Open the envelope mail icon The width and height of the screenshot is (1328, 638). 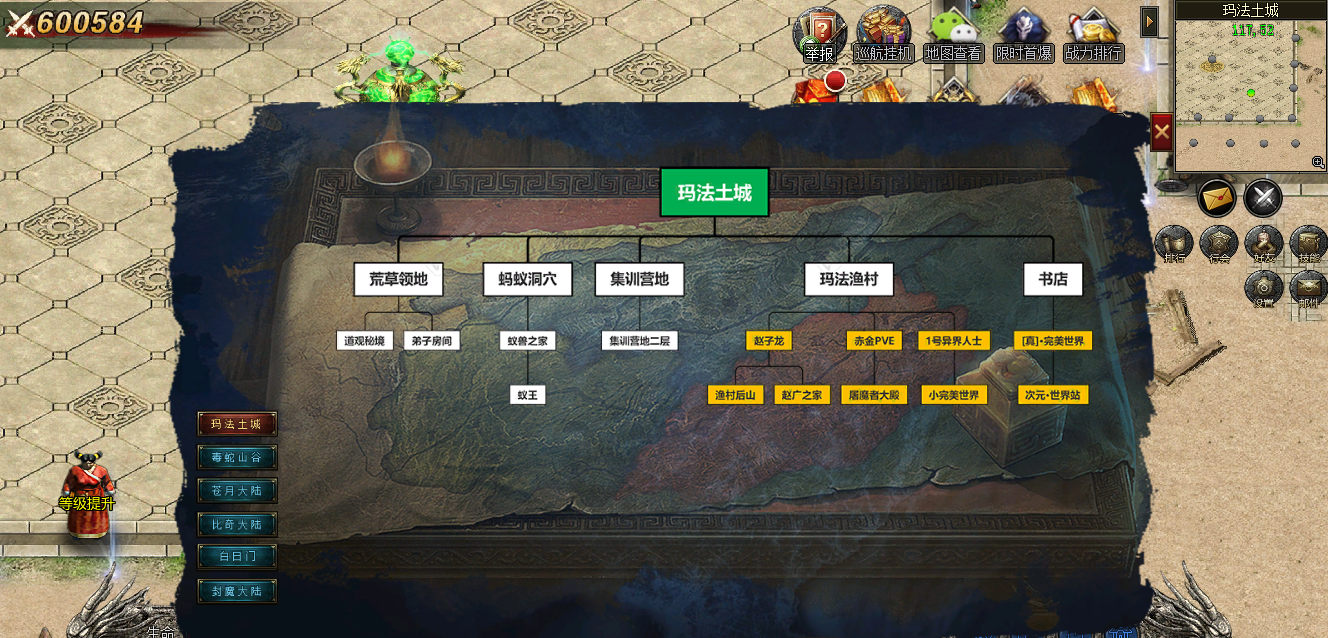(x=1216, y=198)
